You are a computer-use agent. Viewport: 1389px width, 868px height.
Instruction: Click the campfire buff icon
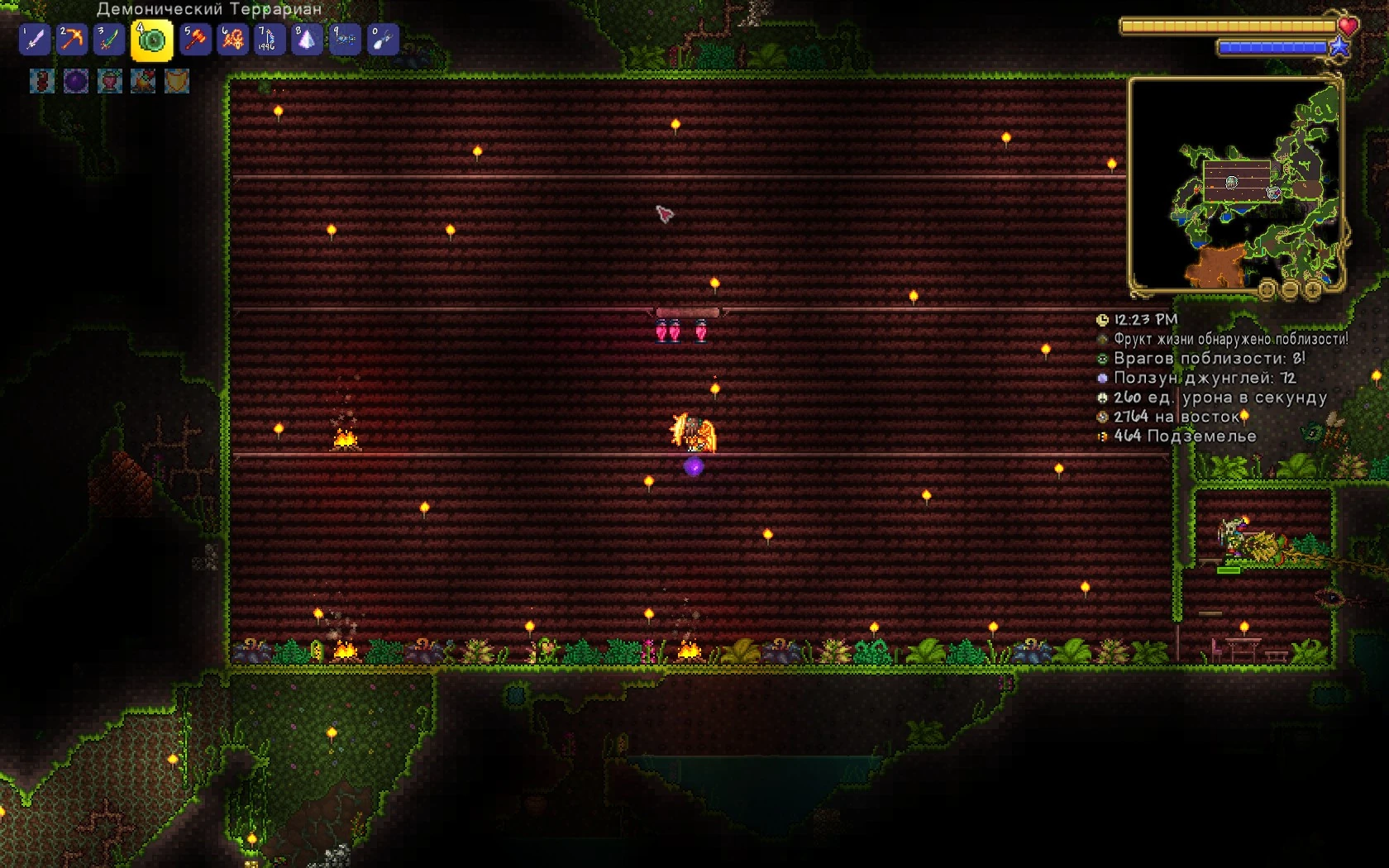coord(143,81)
